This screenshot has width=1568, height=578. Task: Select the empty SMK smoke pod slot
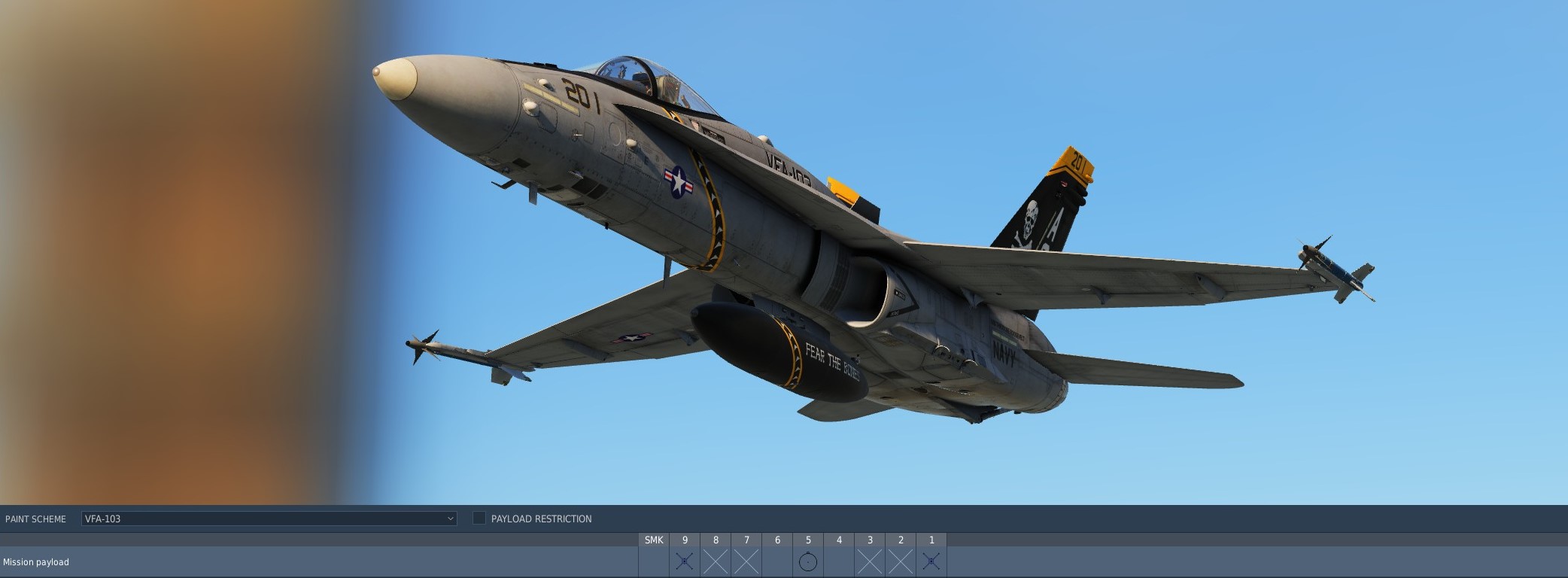tap(654, 561)
